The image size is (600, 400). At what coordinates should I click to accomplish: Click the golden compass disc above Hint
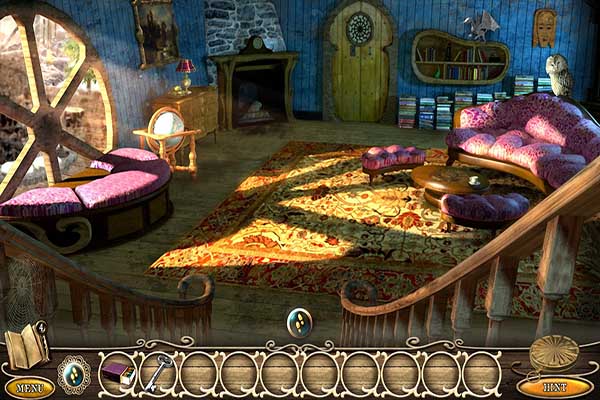point(554,353)
